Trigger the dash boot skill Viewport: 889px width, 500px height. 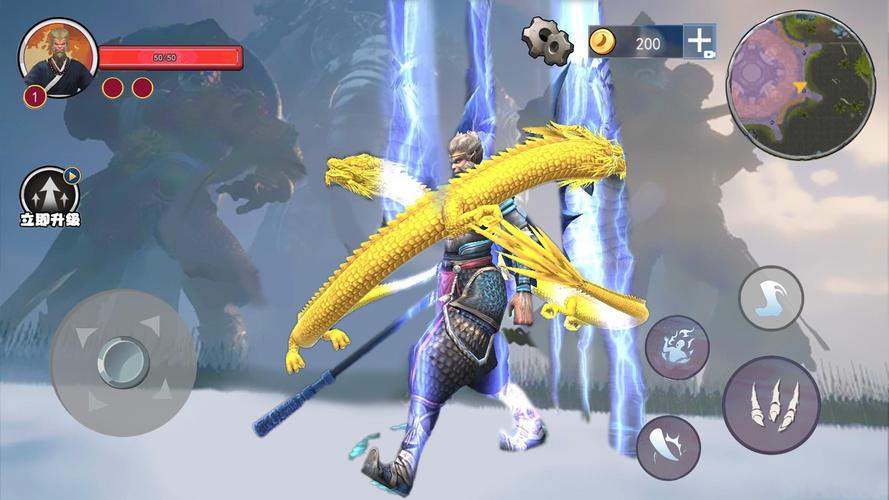[x=771, y=298]
